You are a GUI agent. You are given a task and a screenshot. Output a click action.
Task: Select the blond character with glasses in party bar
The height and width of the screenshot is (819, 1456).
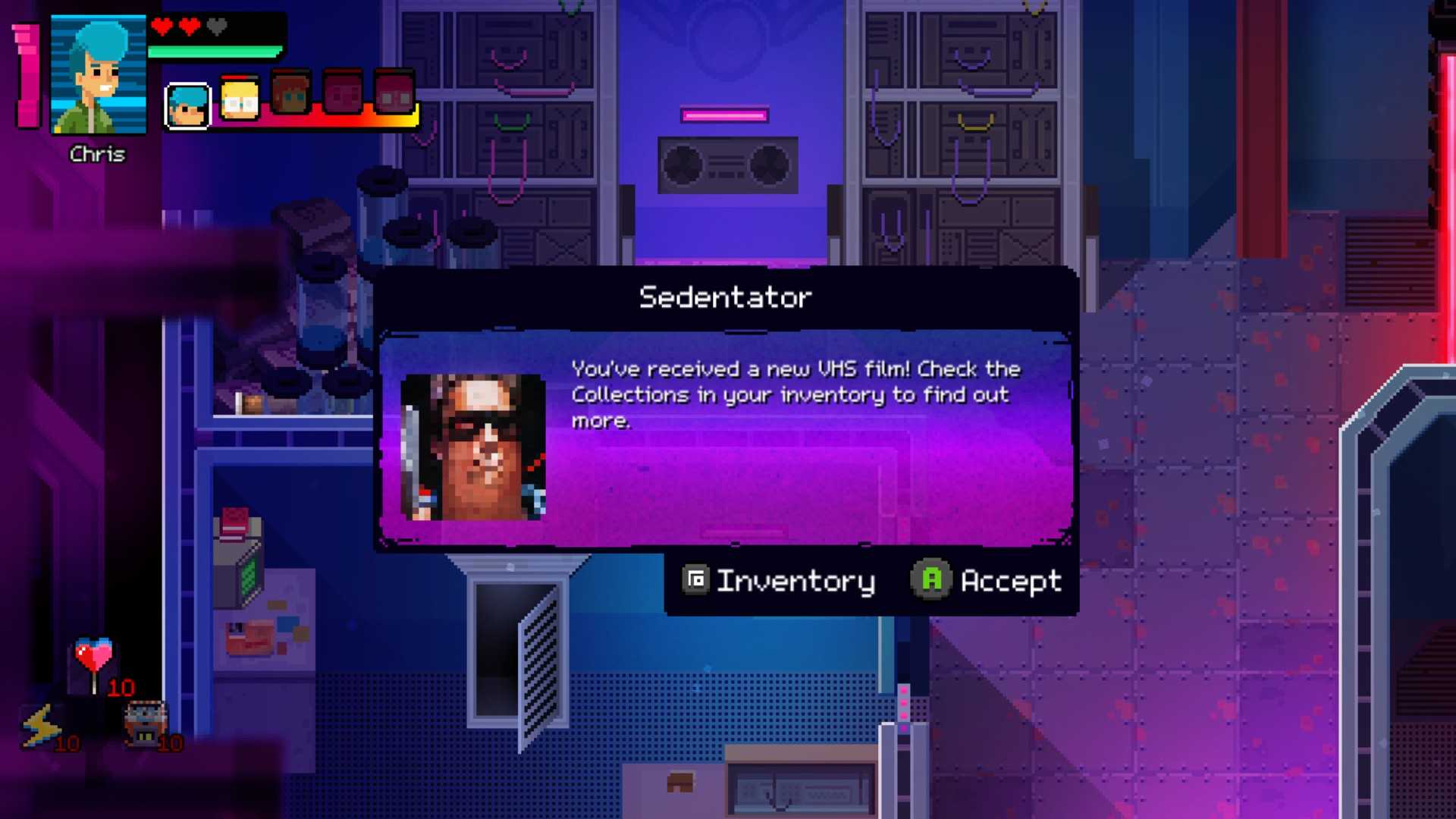click(240, 100)
